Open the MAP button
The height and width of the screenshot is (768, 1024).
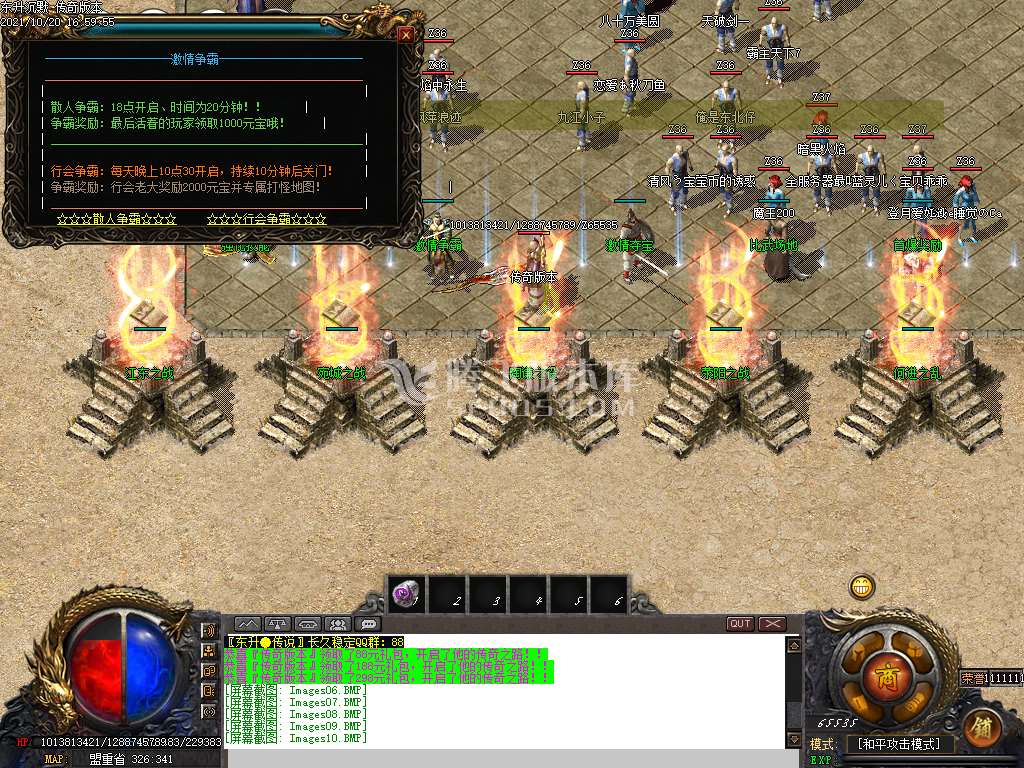tap(54, 759)
